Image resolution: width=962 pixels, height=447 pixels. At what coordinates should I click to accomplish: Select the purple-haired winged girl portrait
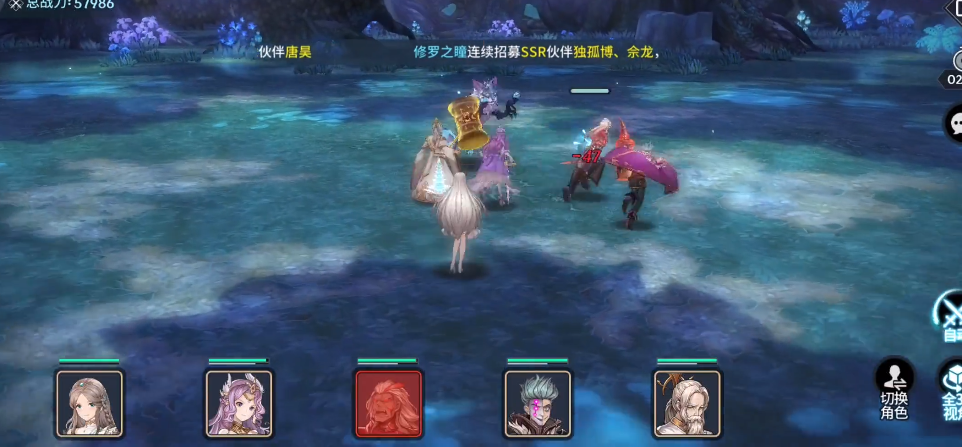tap(239, 403)
